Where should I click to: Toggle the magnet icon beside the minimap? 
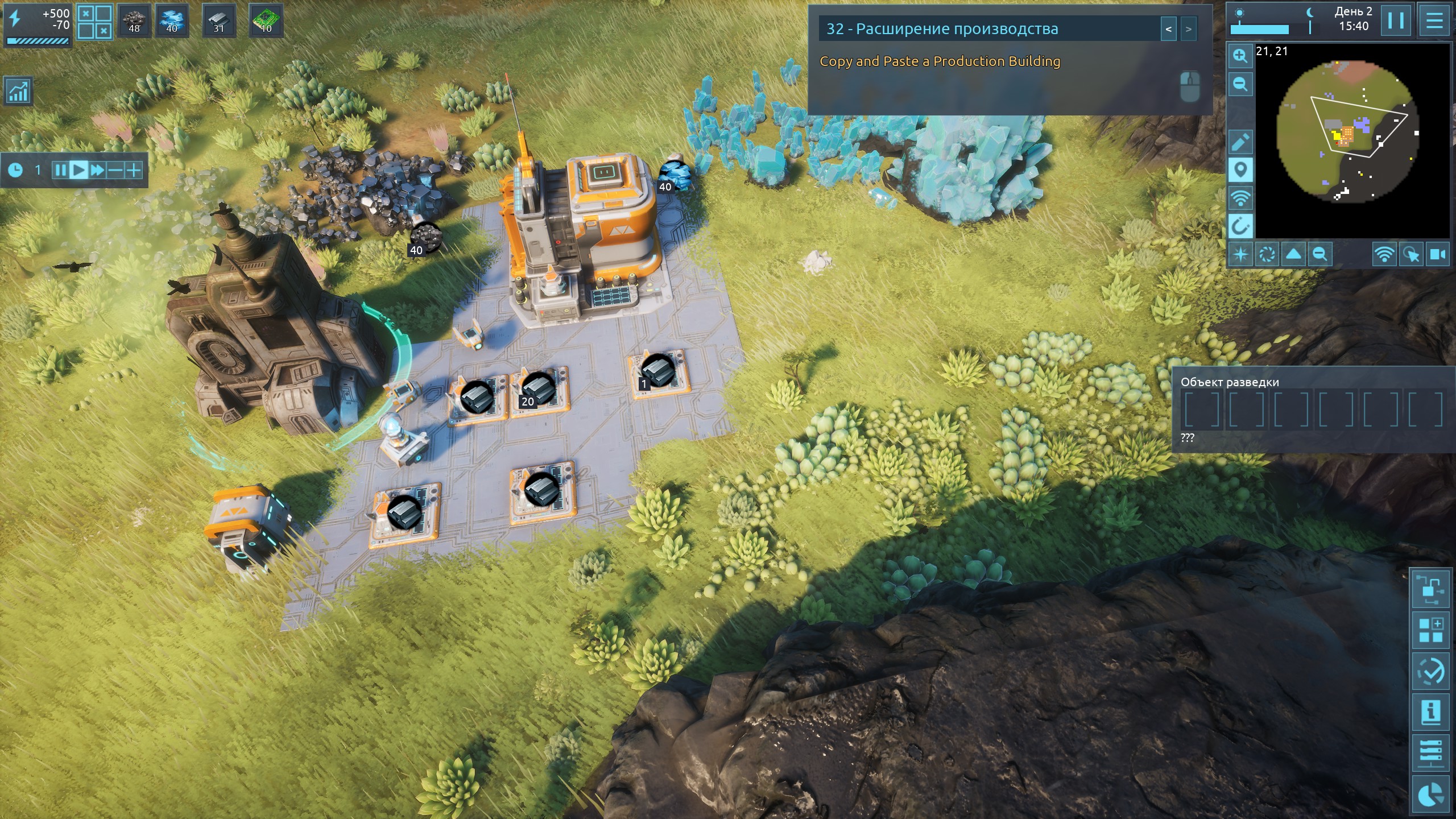point(1240,226)
